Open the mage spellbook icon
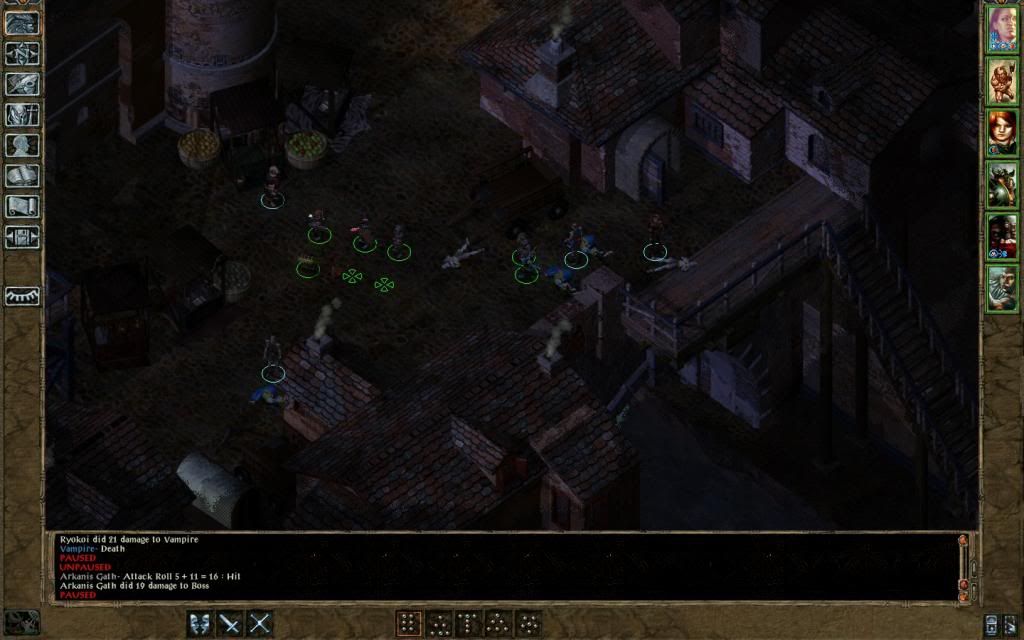Viewport: 1024px width, 640px height. pyautogui.click(x=22, y=176)
